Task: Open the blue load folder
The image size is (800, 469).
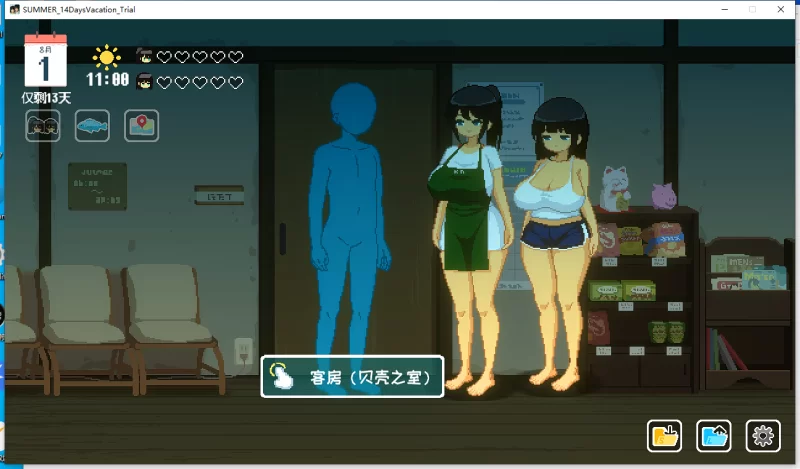Action: point(714,435)
